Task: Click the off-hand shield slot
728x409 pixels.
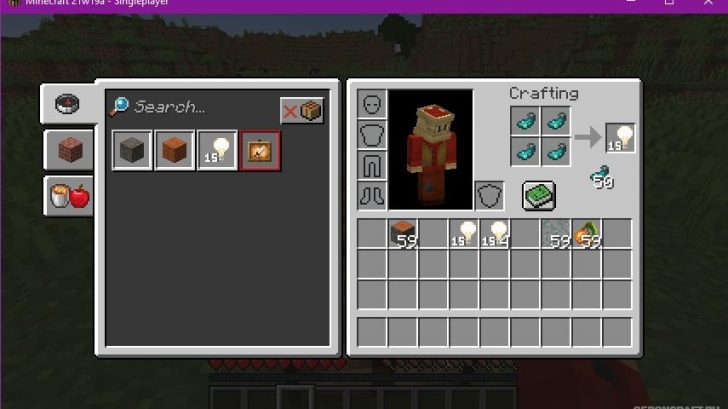Action: [489, 195]
